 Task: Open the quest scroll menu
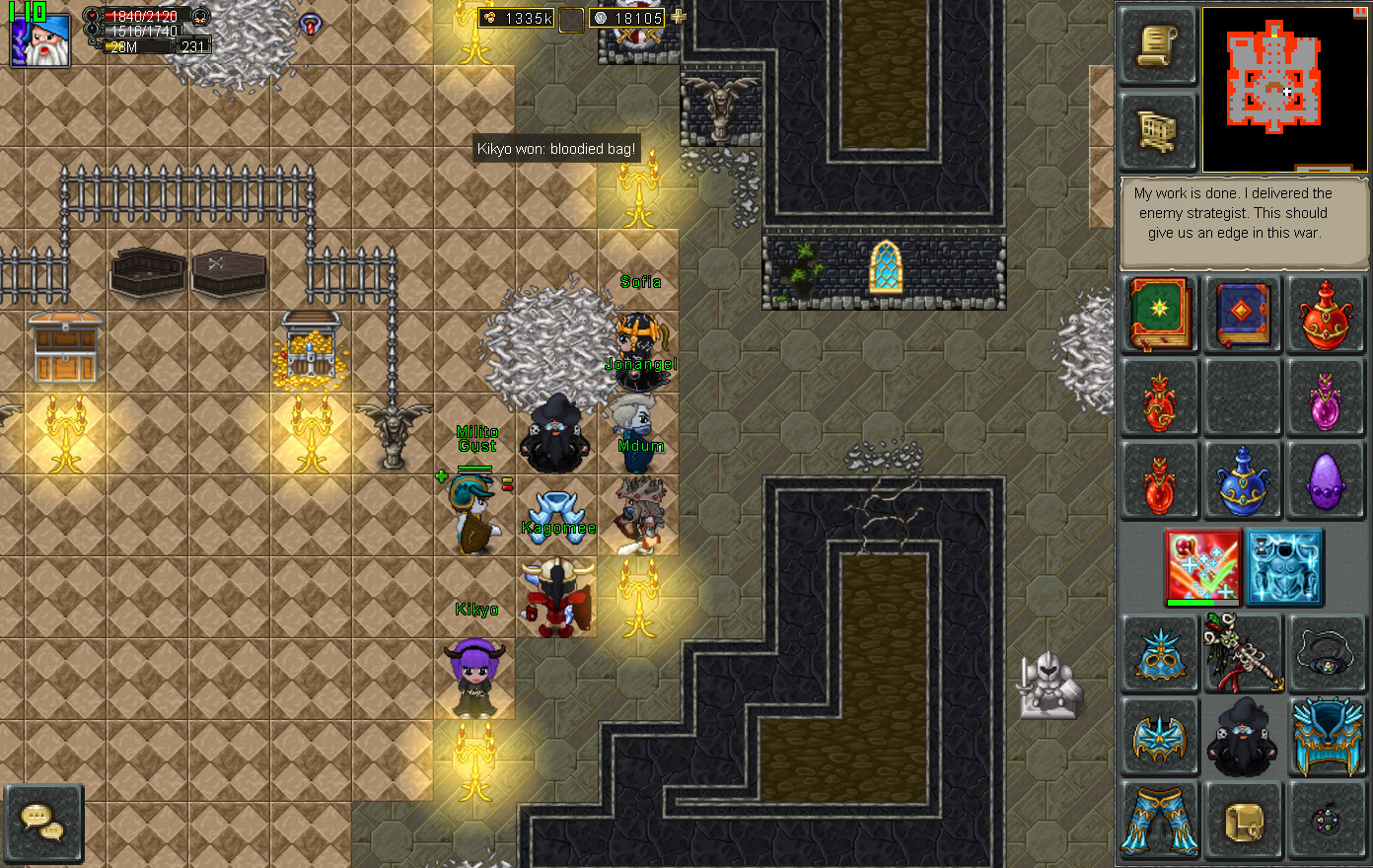click(x=1158, y=46)
